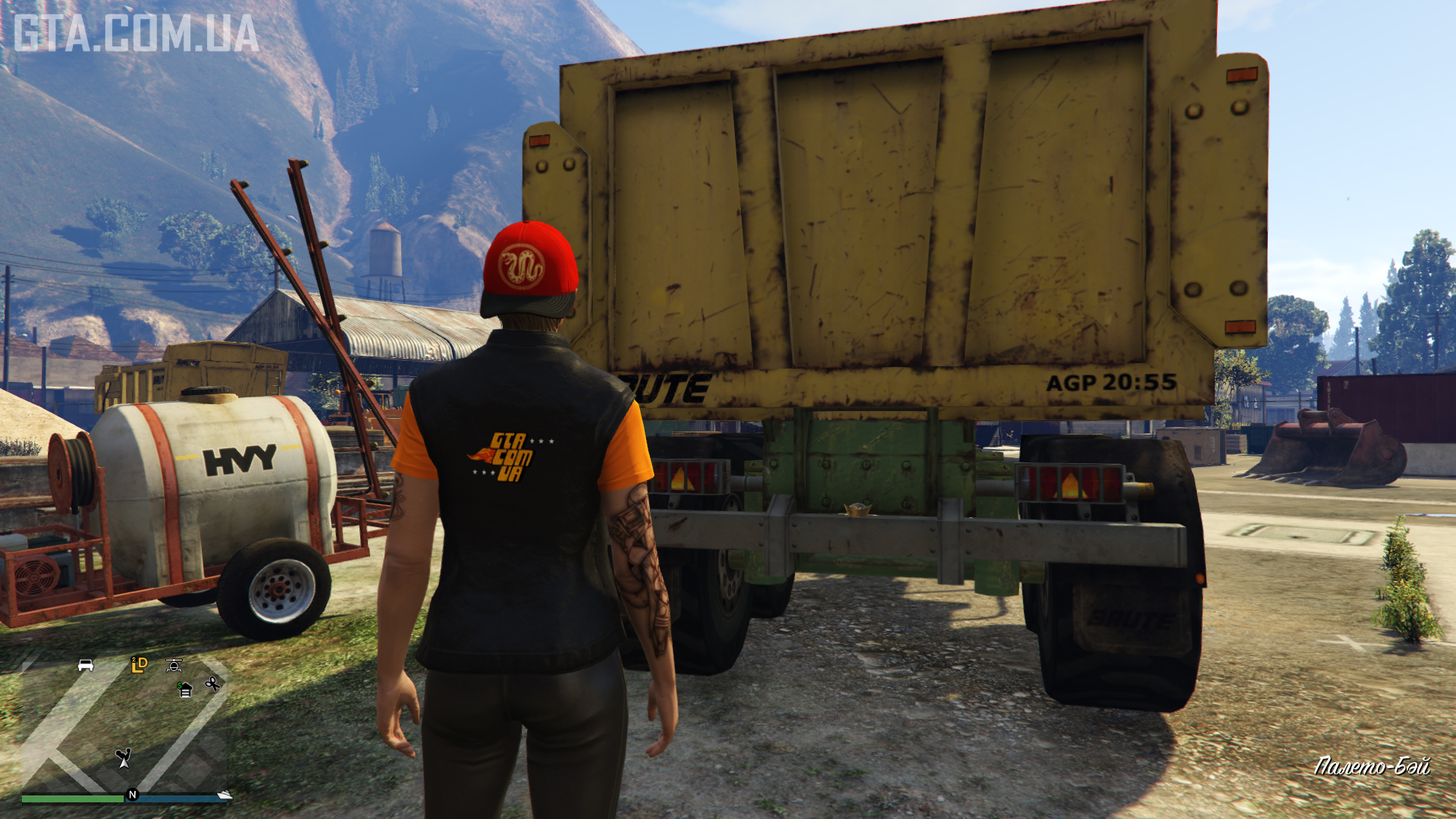This screenshot has width=1456, height=819.
Task: Click the North compass marker
Action: (132, 795)
